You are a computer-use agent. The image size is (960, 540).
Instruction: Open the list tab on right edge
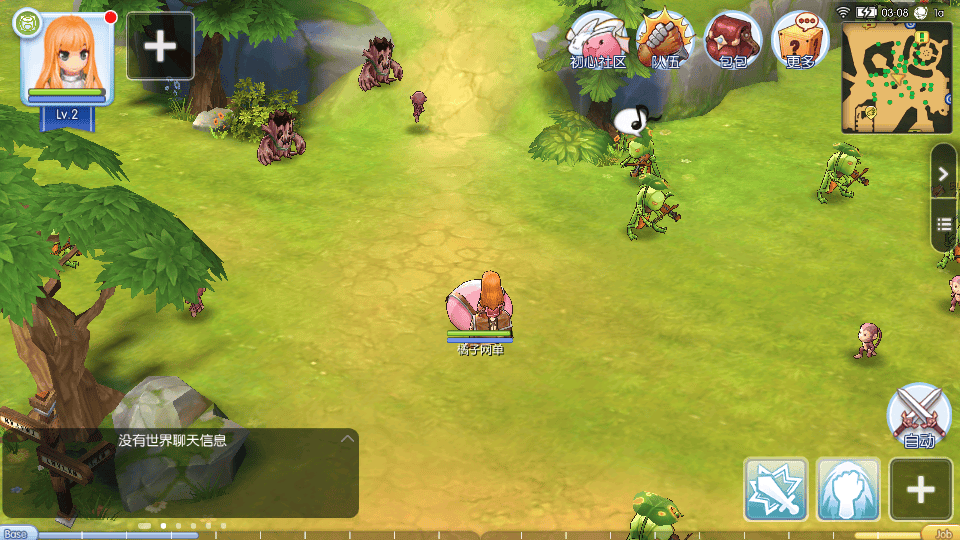click(943, 222)
